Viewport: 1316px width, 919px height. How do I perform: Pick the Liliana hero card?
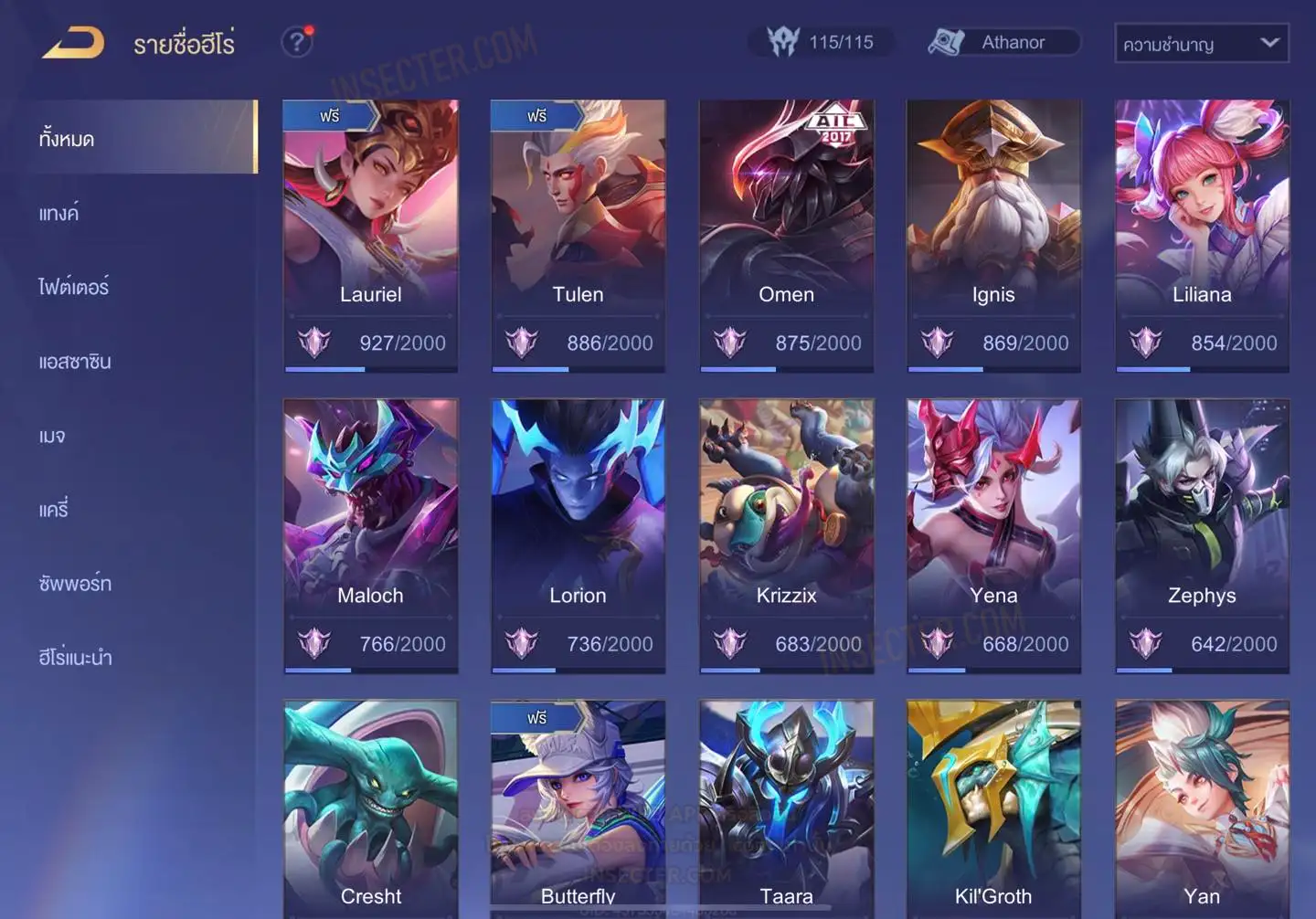coord(1202,235)
